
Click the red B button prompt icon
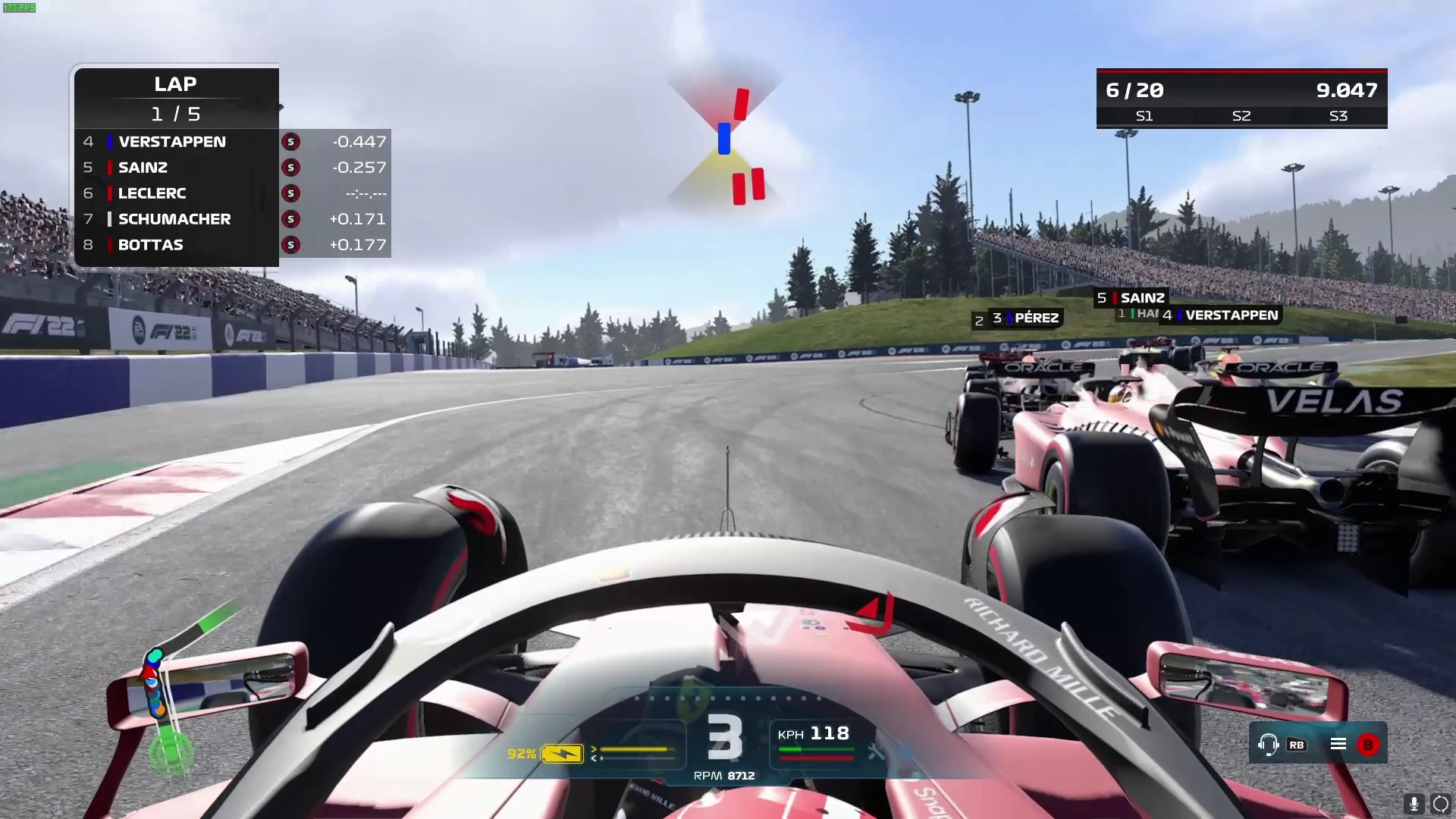click(1367, 744)
